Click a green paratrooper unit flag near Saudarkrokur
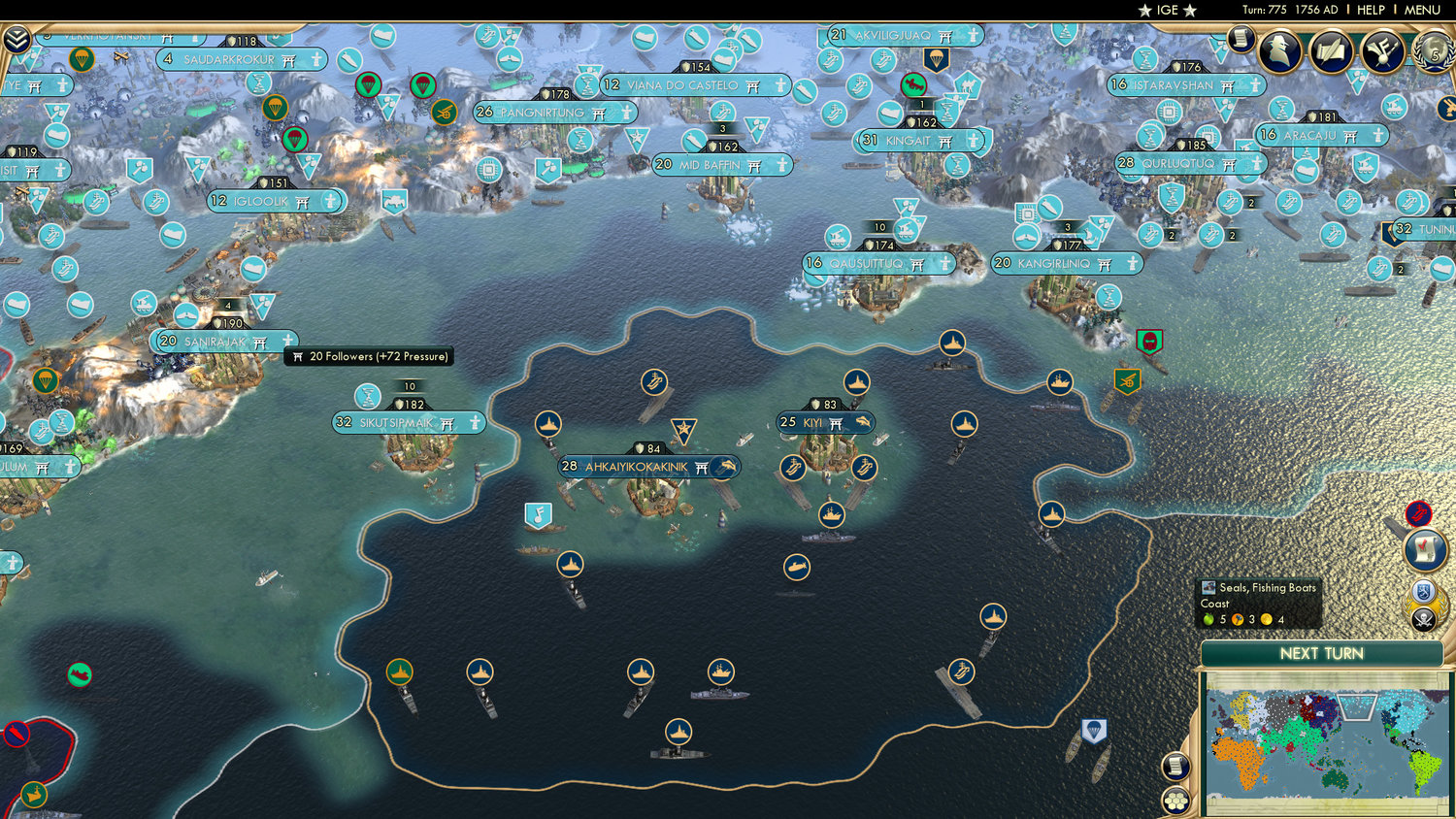The height and width of the screenshot is (819, 1456). click(367, 84)
